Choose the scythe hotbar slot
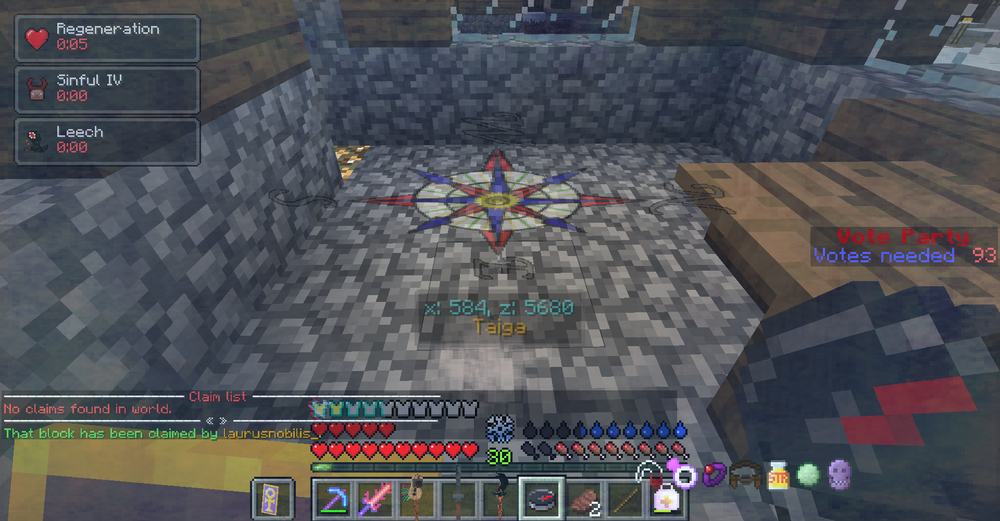This screenshot has height=521, width=1000. [x=499, y=499]
